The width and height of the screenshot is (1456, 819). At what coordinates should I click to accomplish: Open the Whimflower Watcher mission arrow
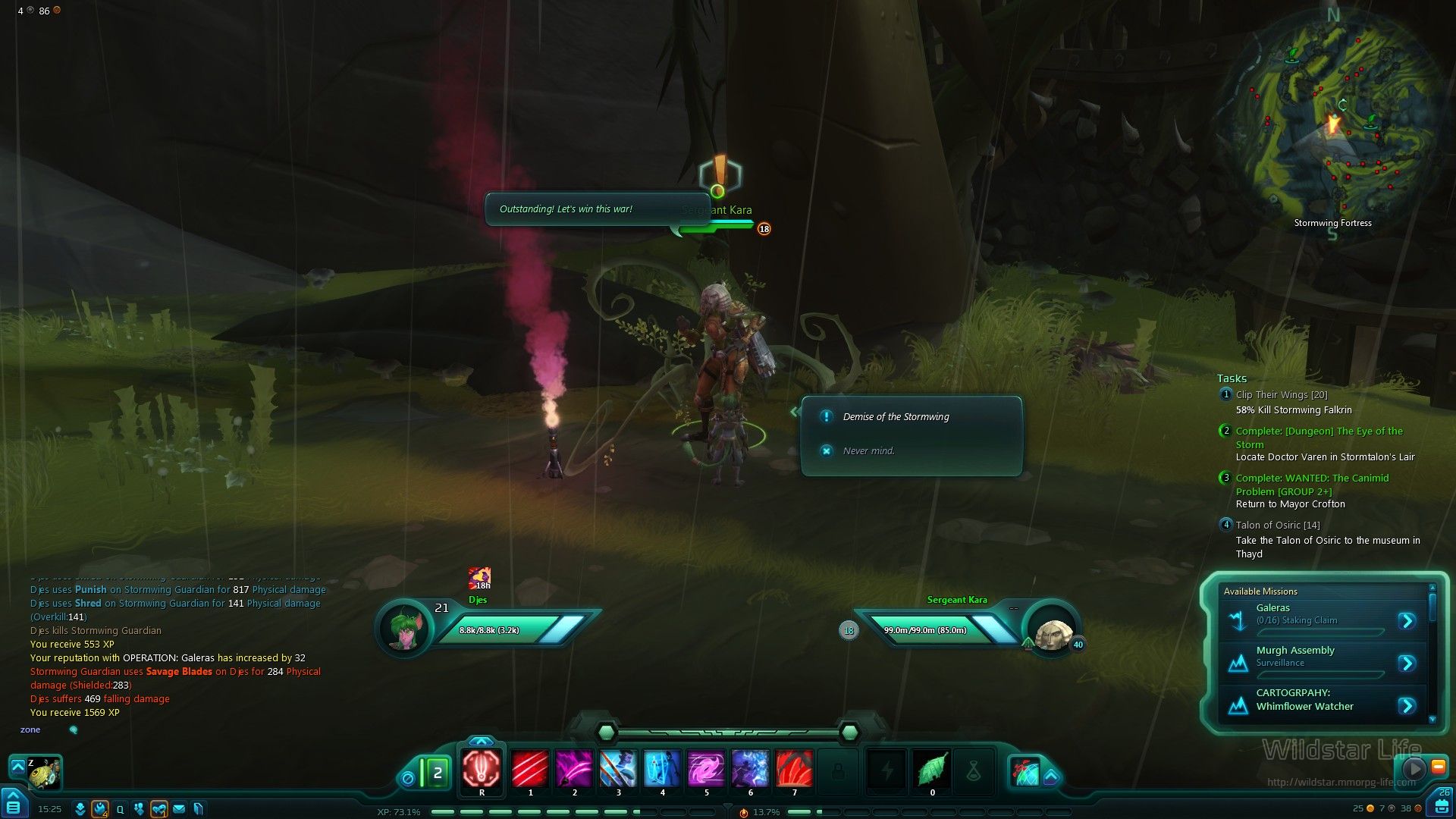1407,706
